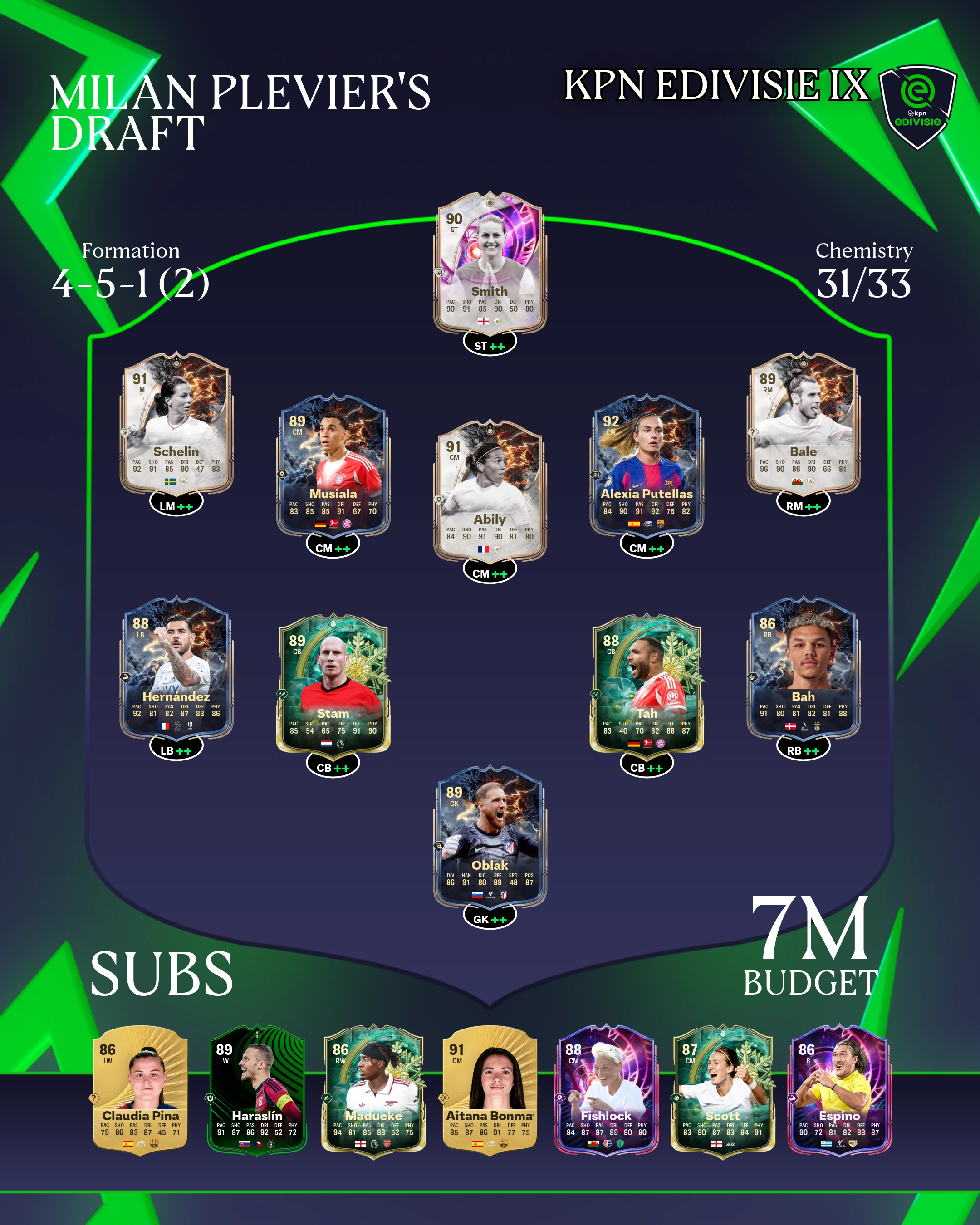Screen dimensions: 980x1225
Task: Pick the Tah centre back card
Action: 647,685
